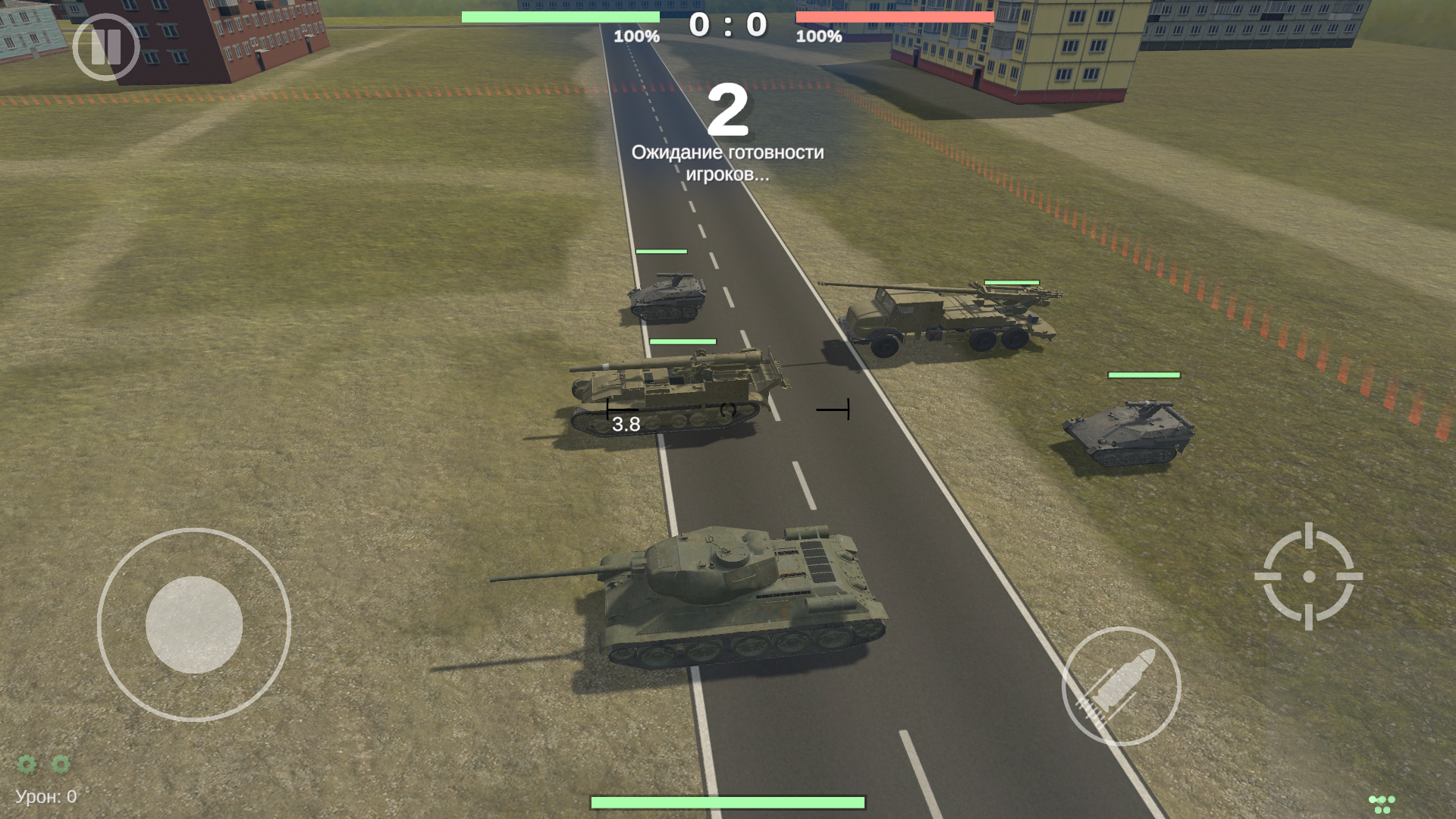
Task: Tap the countdown number 2
Action: pos(730,110)
